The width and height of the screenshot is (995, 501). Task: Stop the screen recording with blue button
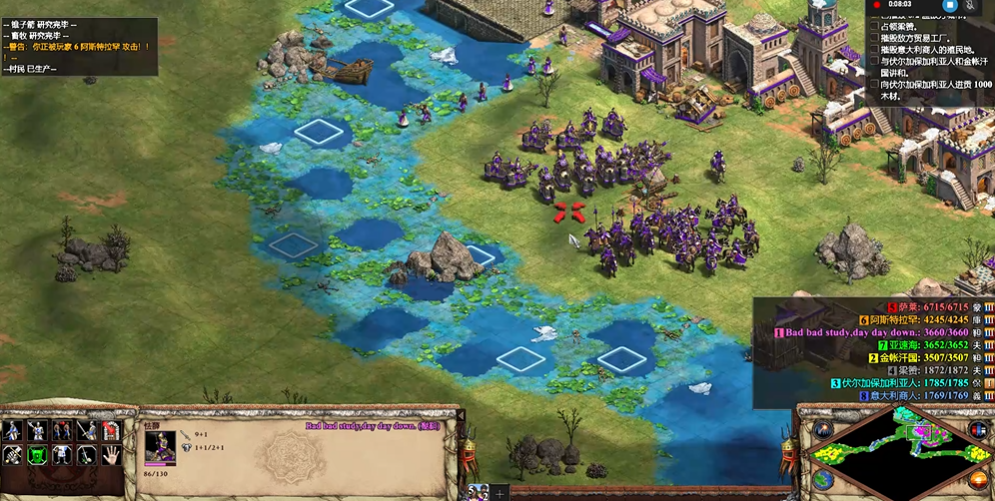[x=950, y=5]
